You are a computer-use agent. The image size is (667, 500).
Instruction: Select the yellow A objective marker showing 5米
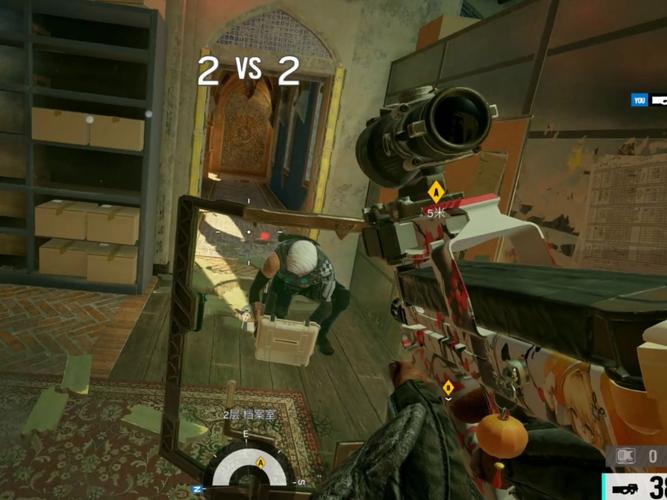coord(436,191)
